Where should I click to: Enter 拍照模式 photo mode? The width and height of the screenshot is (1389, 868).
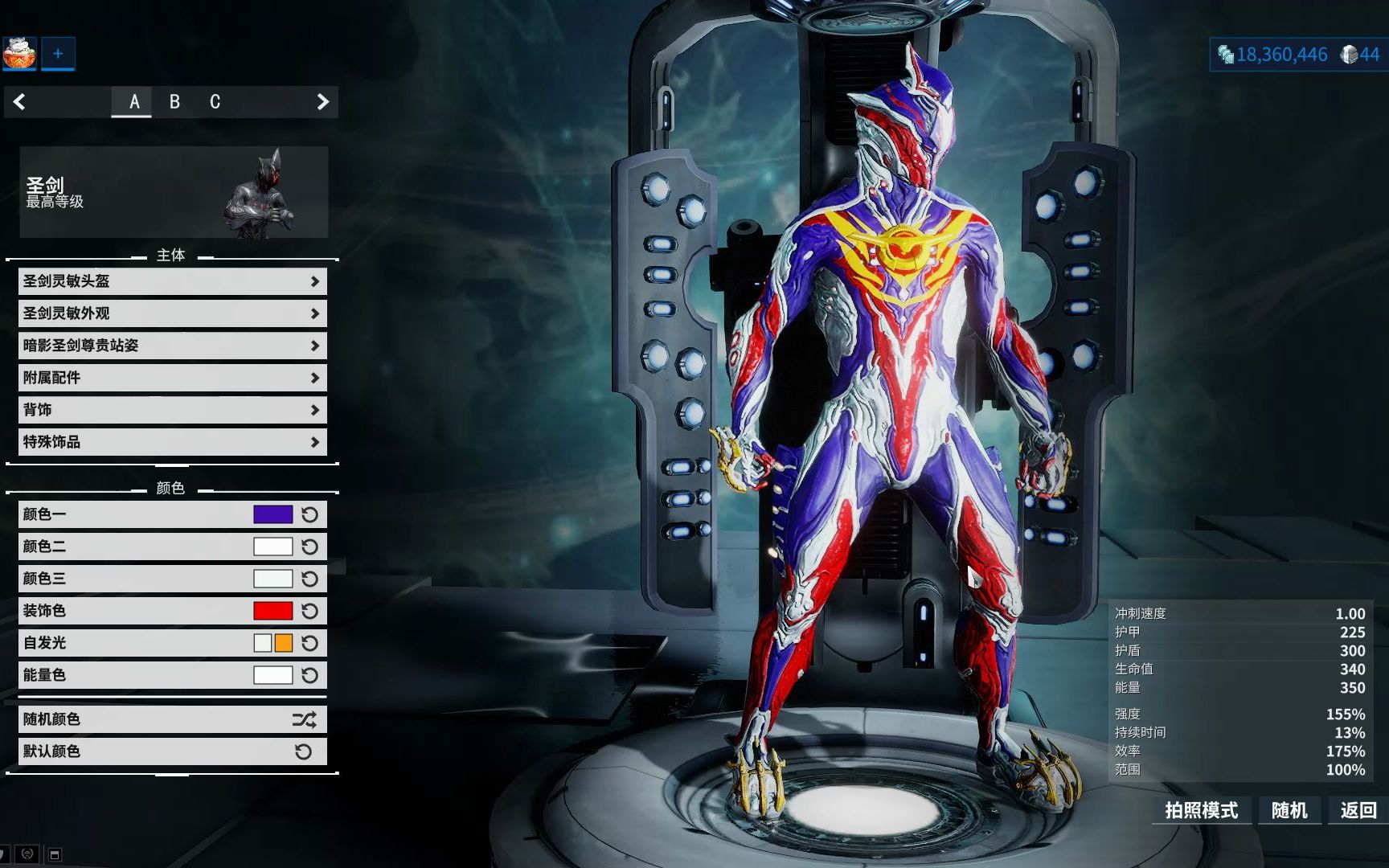point(1201,810)
